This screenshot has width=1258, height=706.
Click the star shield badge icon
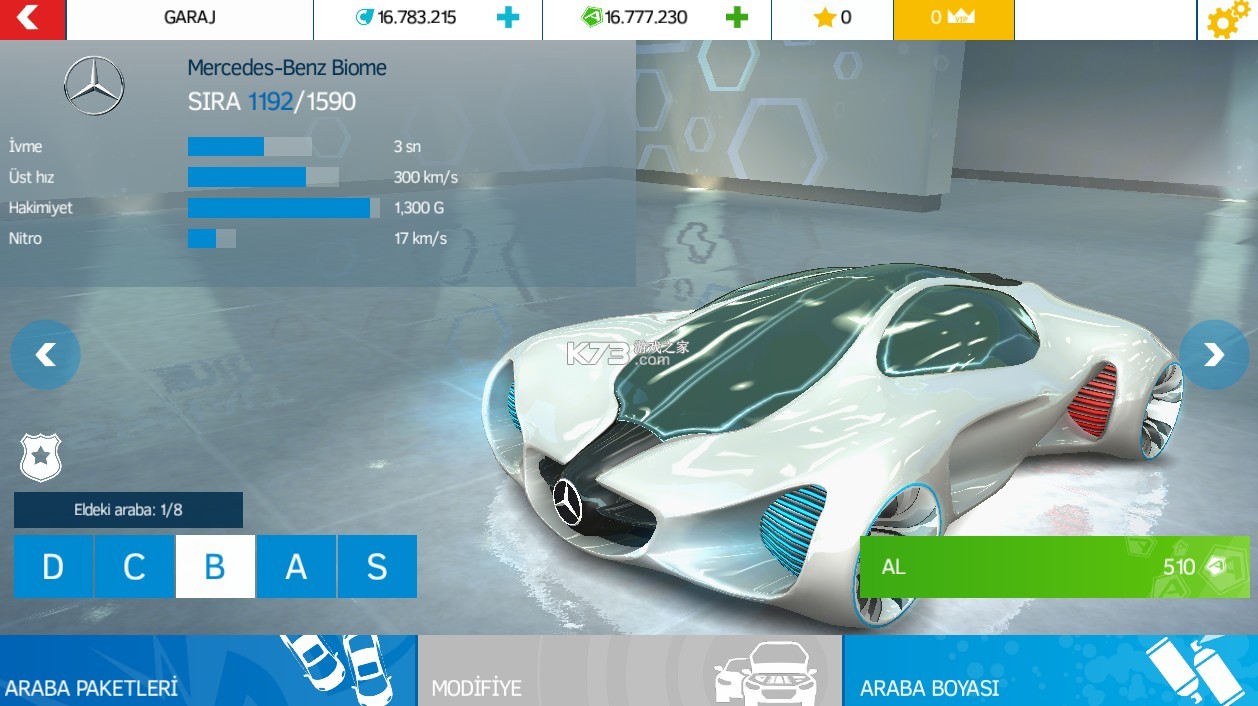pos(41,457)
